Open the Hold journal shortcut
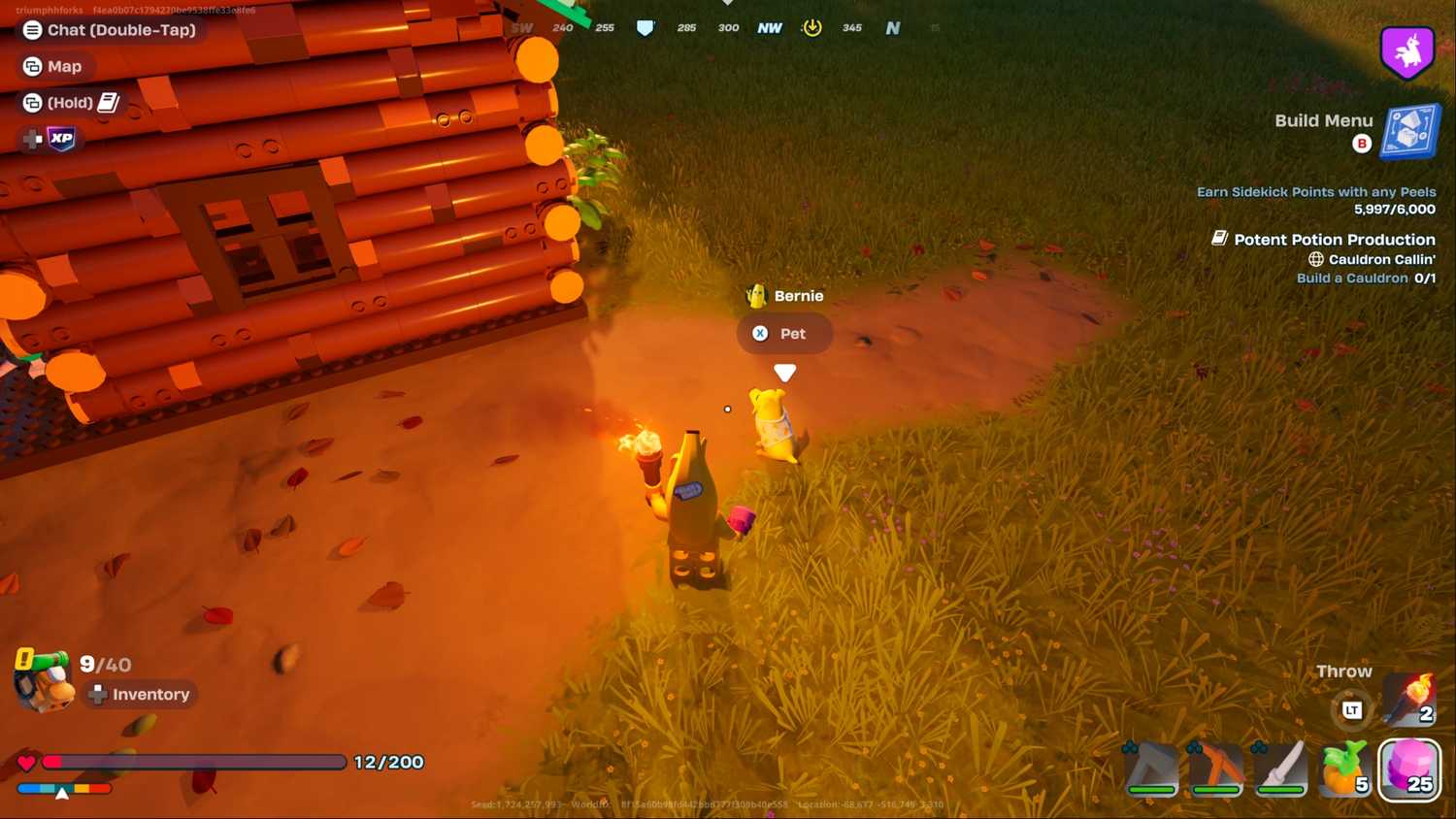The image size is (1456, 819). (70, 102)
